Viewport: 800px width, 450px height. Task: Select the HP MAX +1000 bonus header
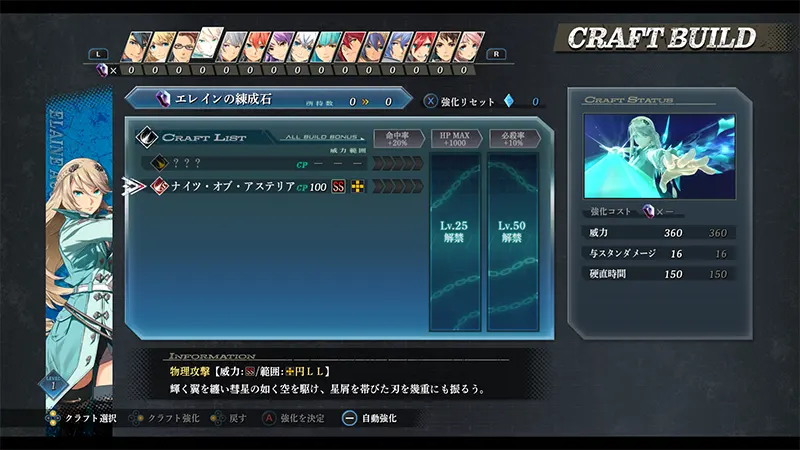click(x=456, y=137)
